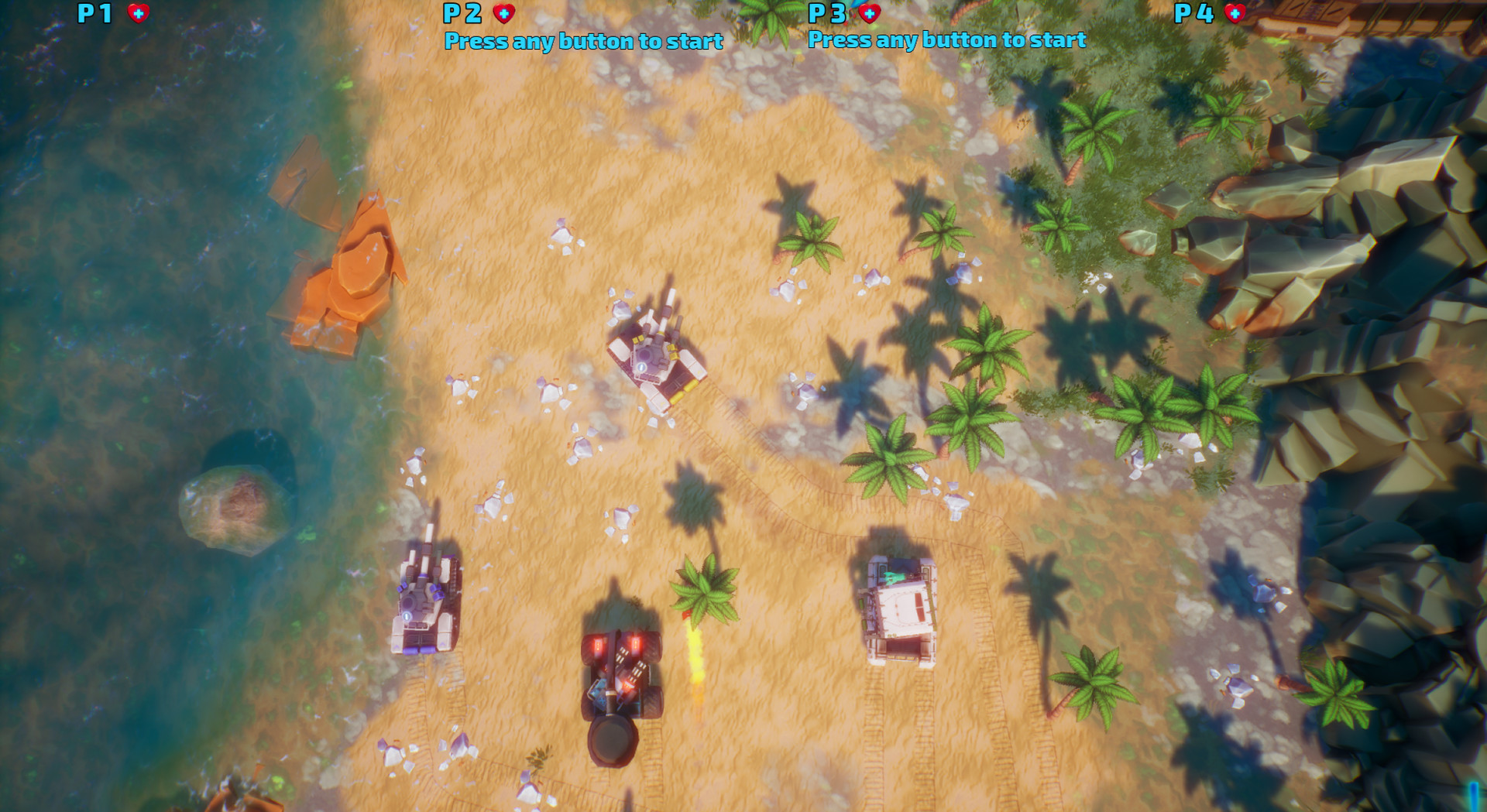
Task: Click 'Press any button to start' under P2
Action: (585, 42)
